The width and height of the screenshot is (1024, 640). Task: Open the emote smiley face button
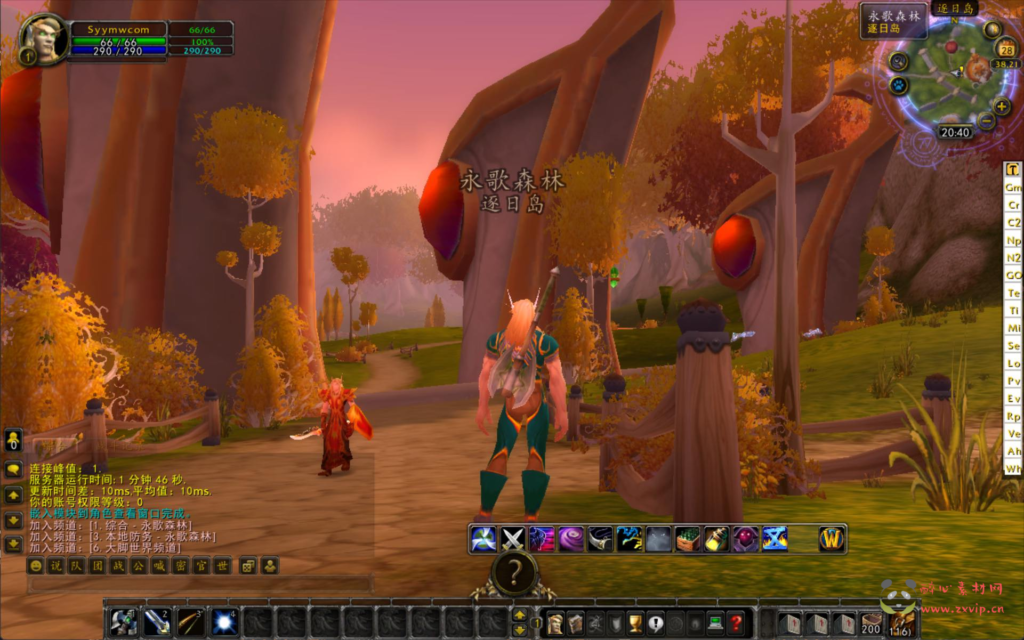[36, 566]
